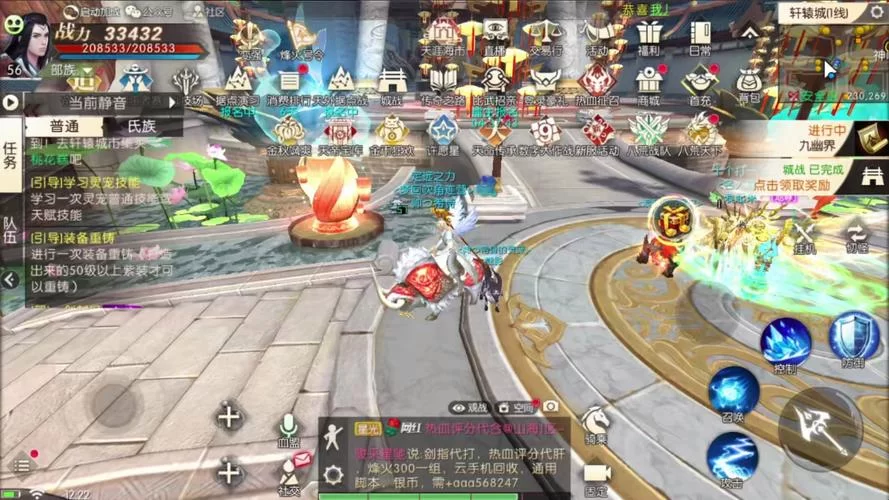The height and width of the screenshot is (500, 889).
Task: Open the 天涯海市 market icon
Action: coord(441,37)
